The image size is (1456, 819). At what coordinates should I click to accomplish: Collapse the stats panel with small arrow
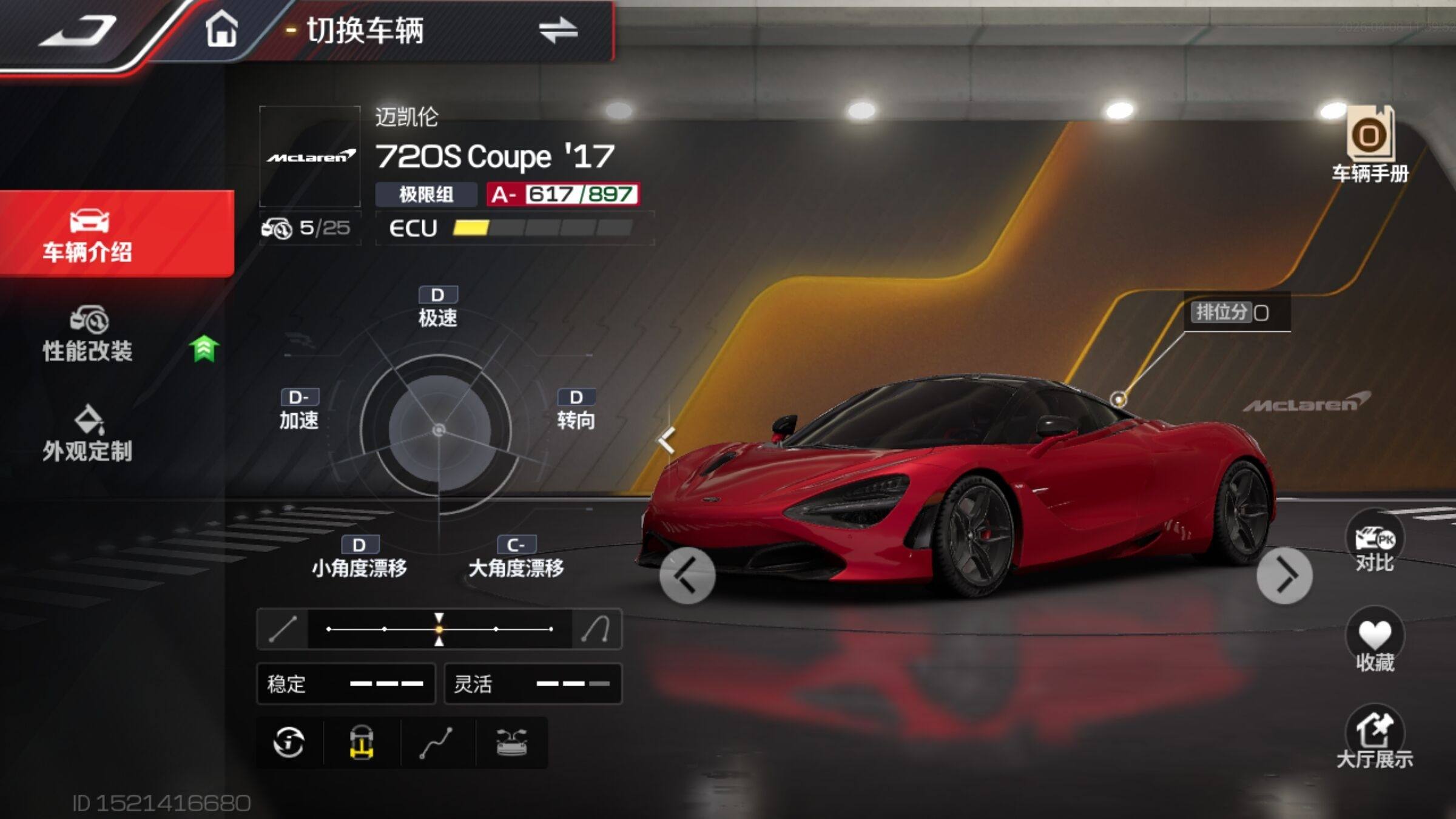pos(667,440)
